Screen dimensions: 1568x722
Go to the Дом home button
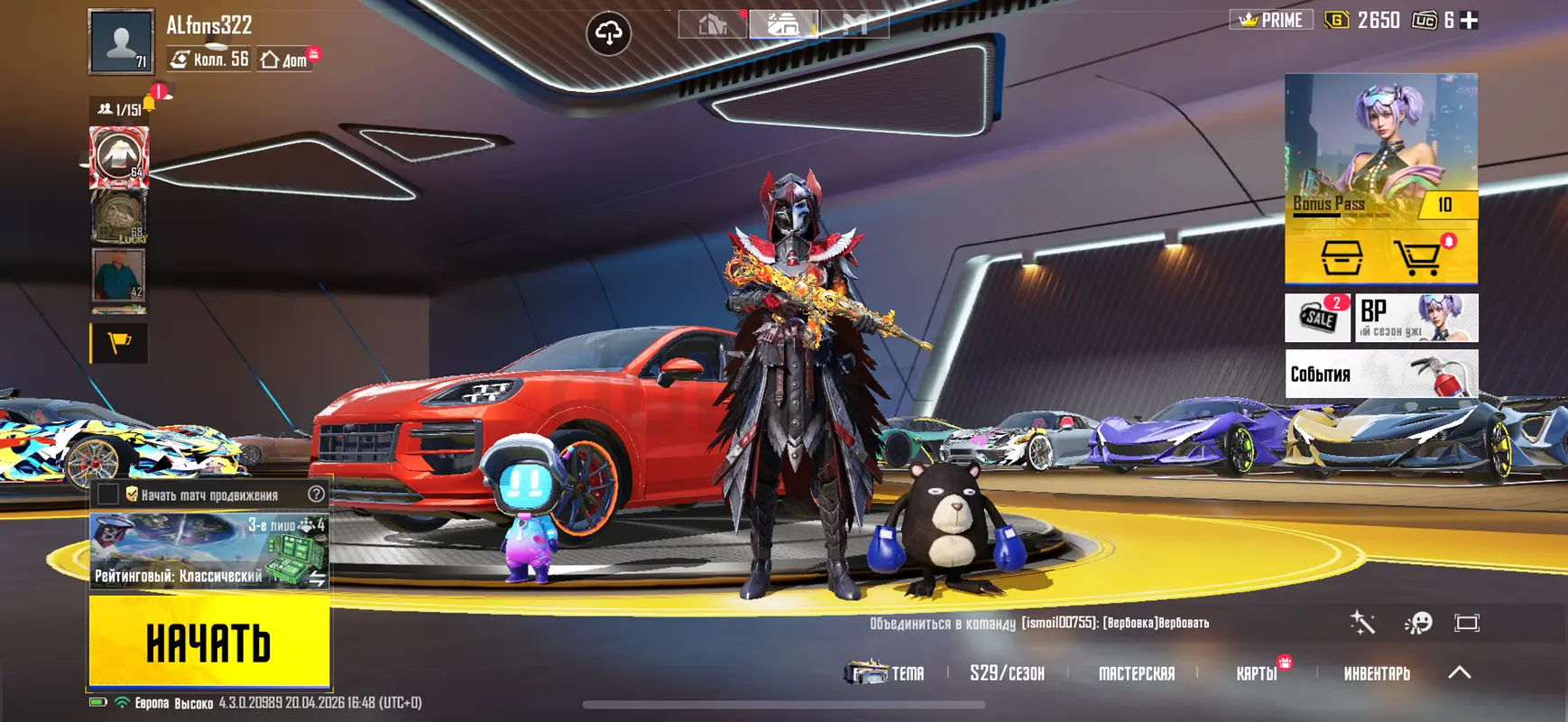pyautogui.click(x=285, y=60)
